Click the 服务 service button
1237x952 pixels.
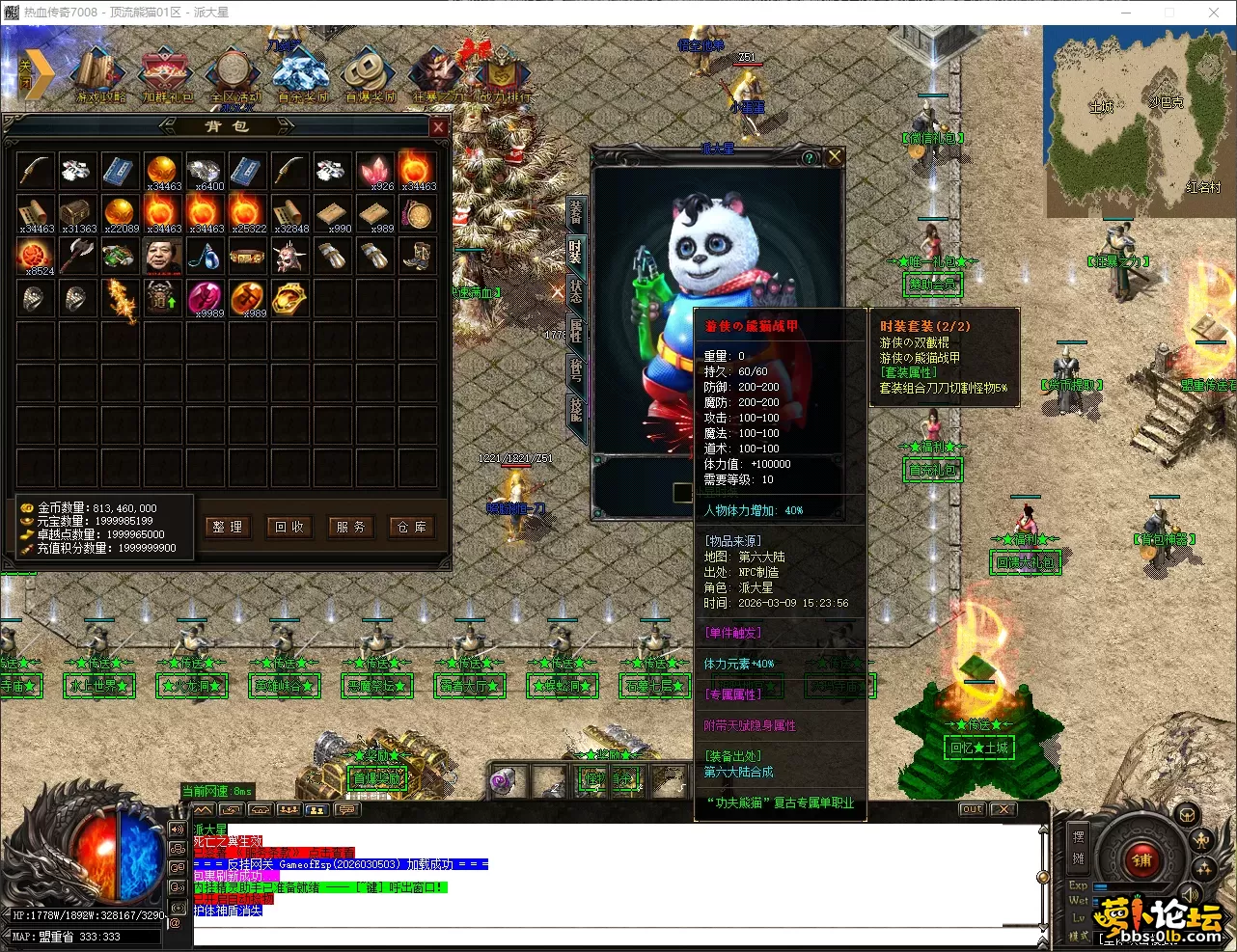pyautogui.click(x=350, y=527)
